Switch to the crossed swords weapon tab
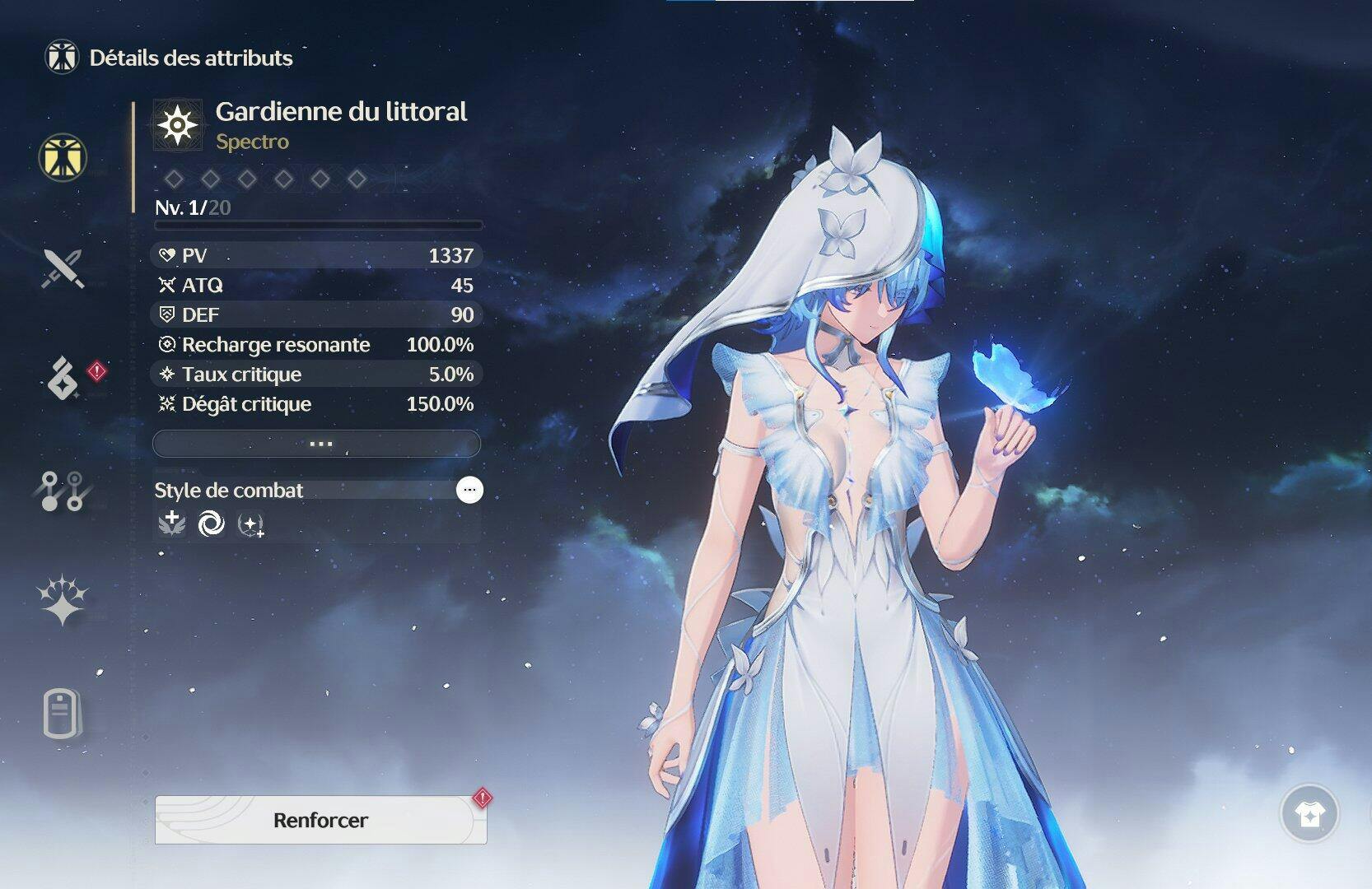1372x889 pixels. point(63,268)
